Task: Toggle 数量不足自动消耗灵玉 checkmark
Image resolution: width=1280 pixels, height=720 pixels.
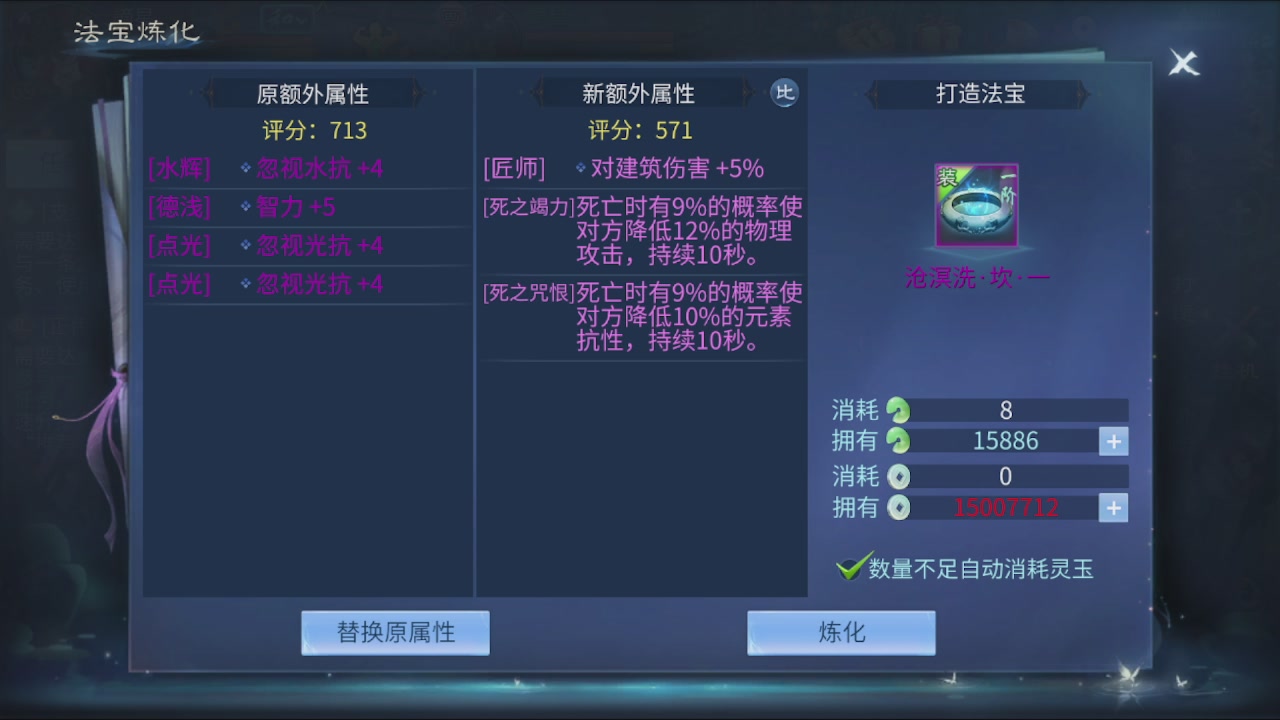Action: 849,566
